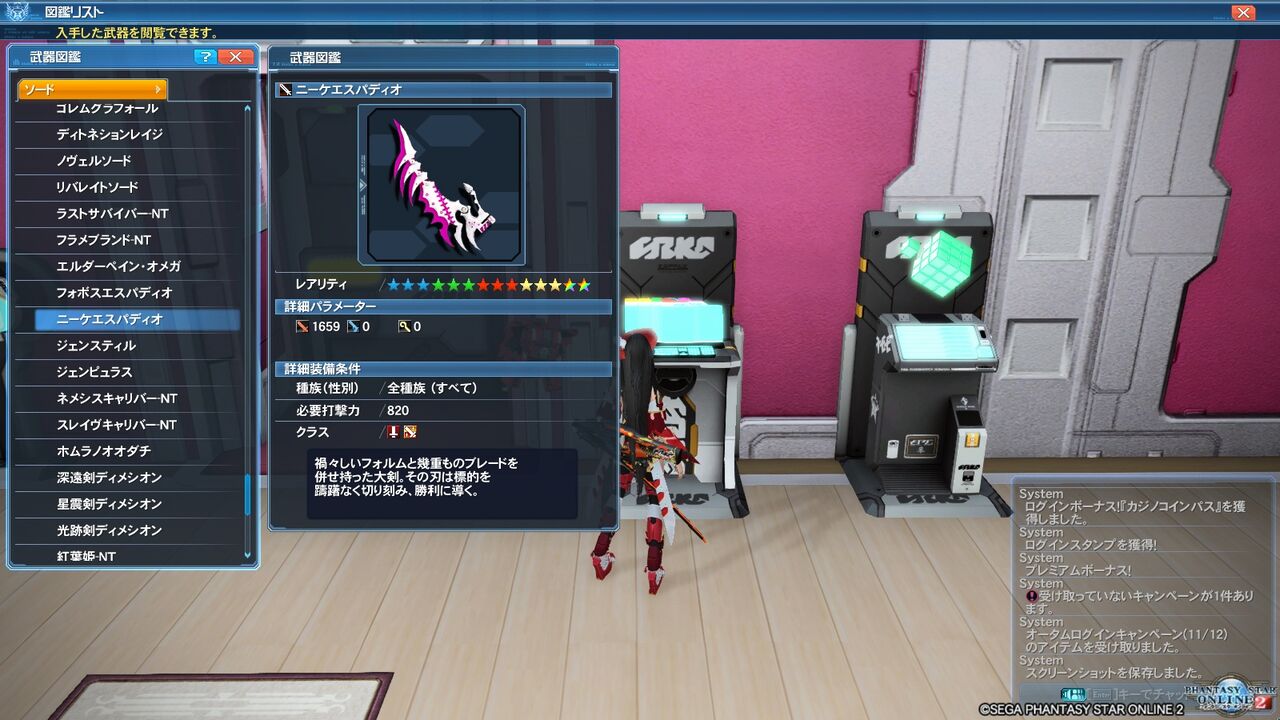Click the PHANTASY STAR ONLINE 2 corner emblem

pos(1230,695)
